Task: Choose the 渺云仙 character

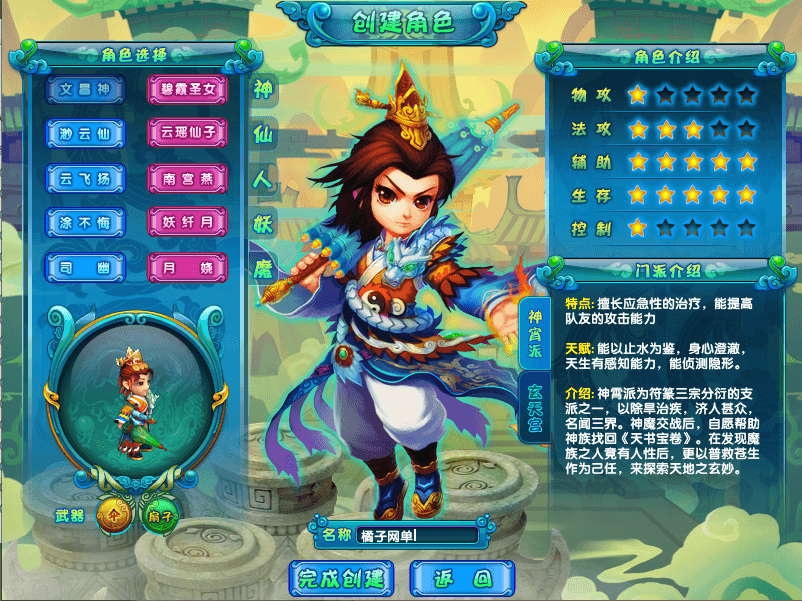Action: (x=85, y=132)
